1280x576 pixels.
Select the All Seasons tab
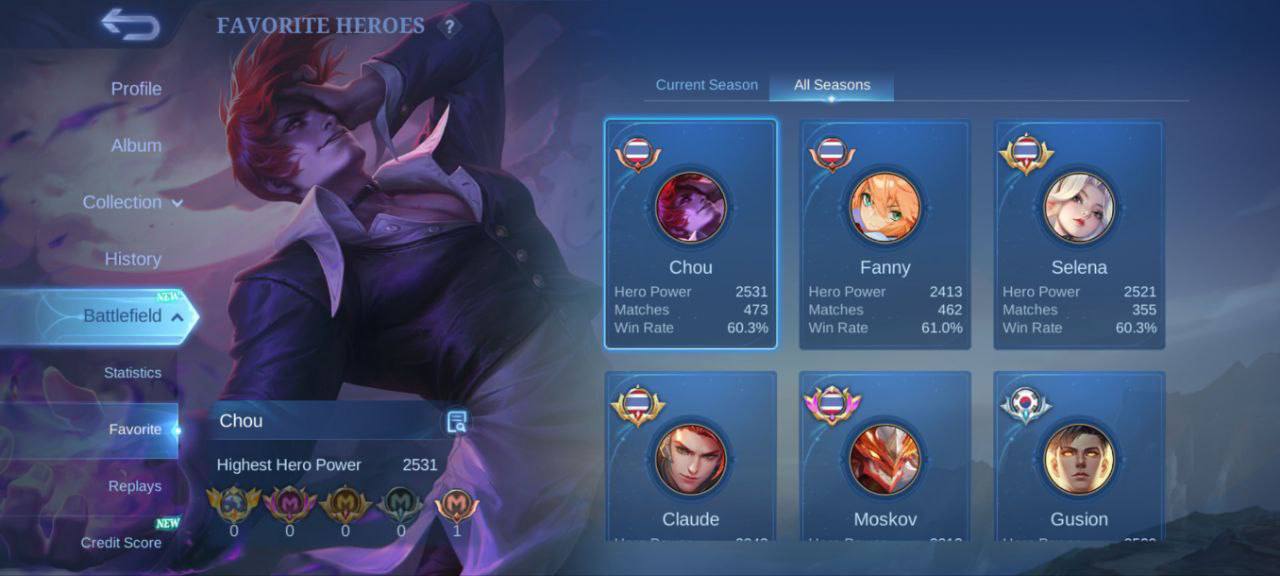832,85
